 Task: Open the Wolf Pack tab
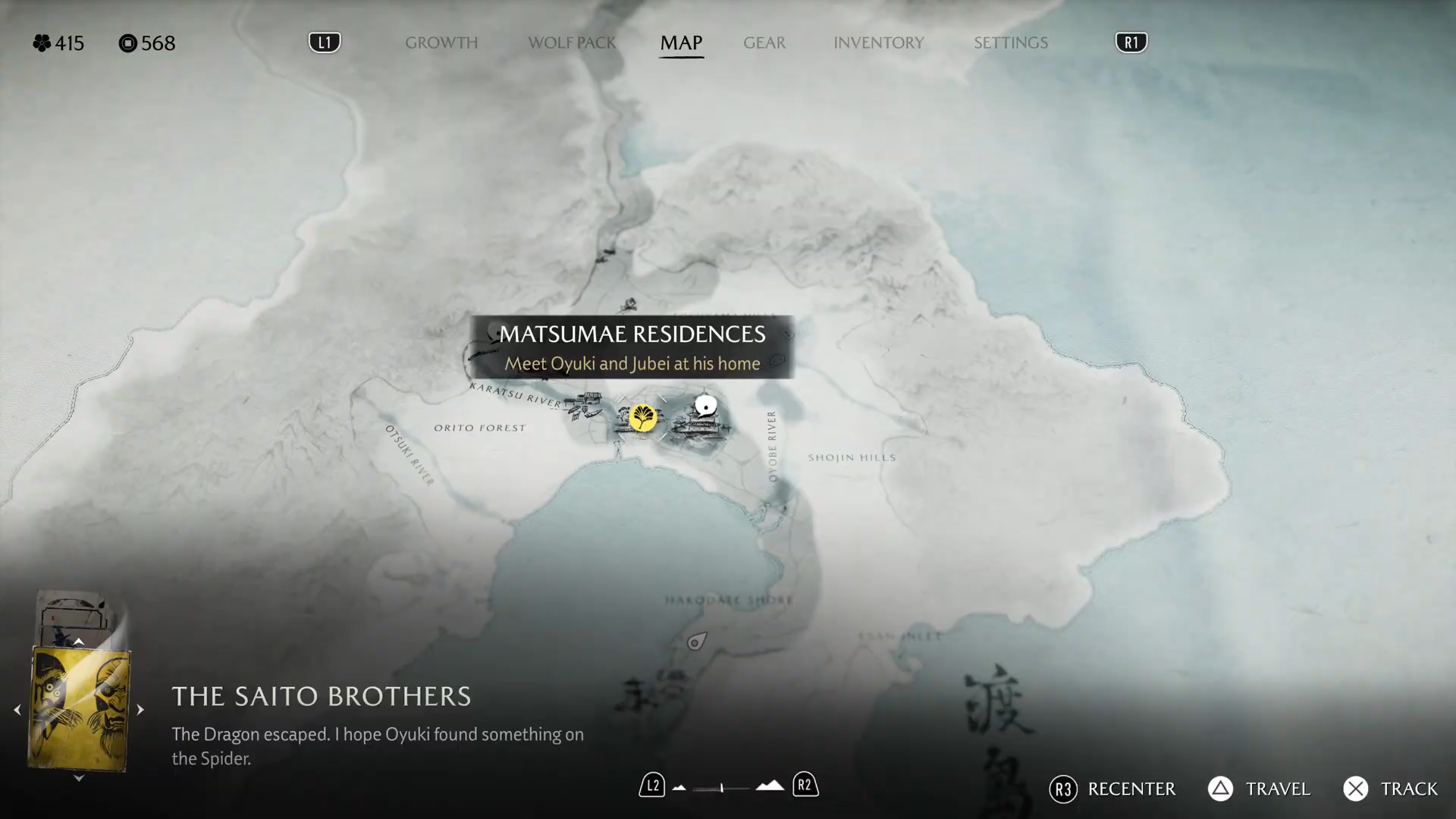(572, 43)
